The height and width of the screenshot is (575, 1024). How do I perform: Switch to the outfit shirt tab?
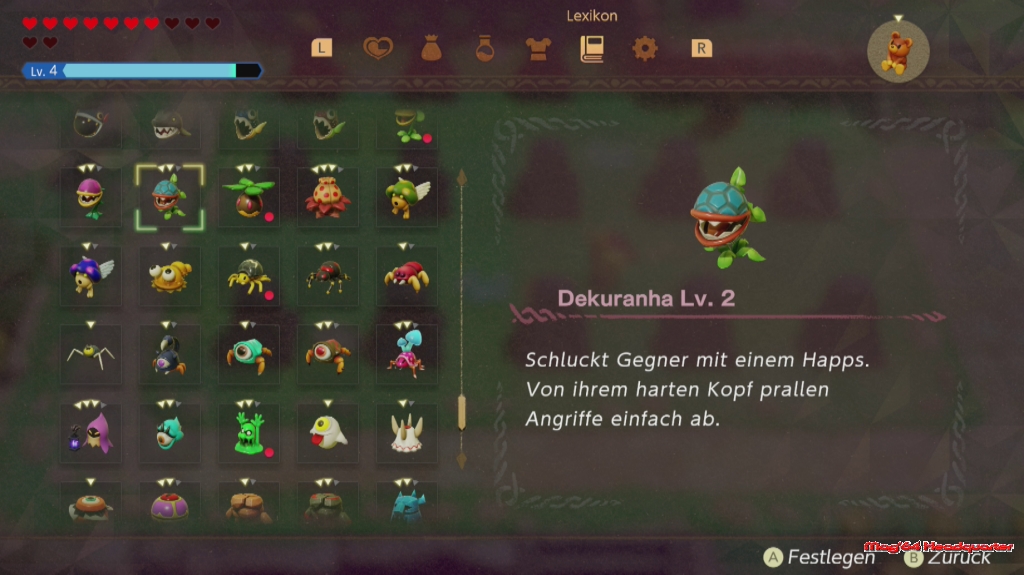pyautogui.click(x=538, y=48)
